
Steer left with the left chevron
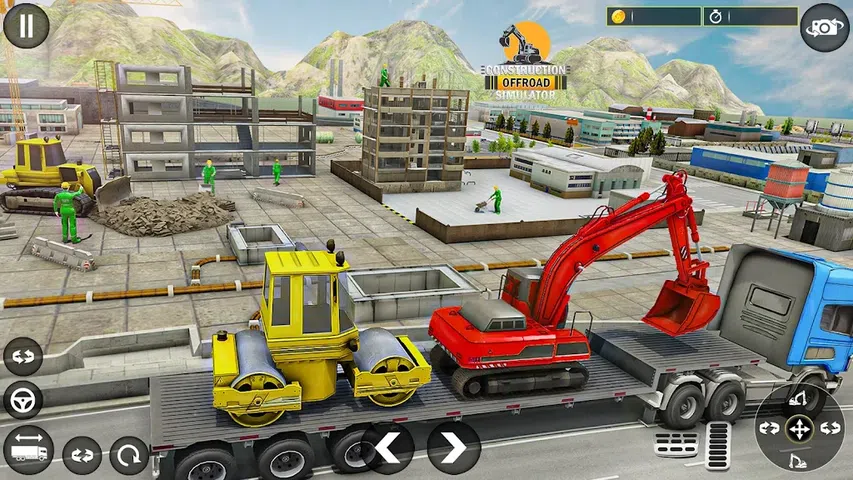(388, 447)
